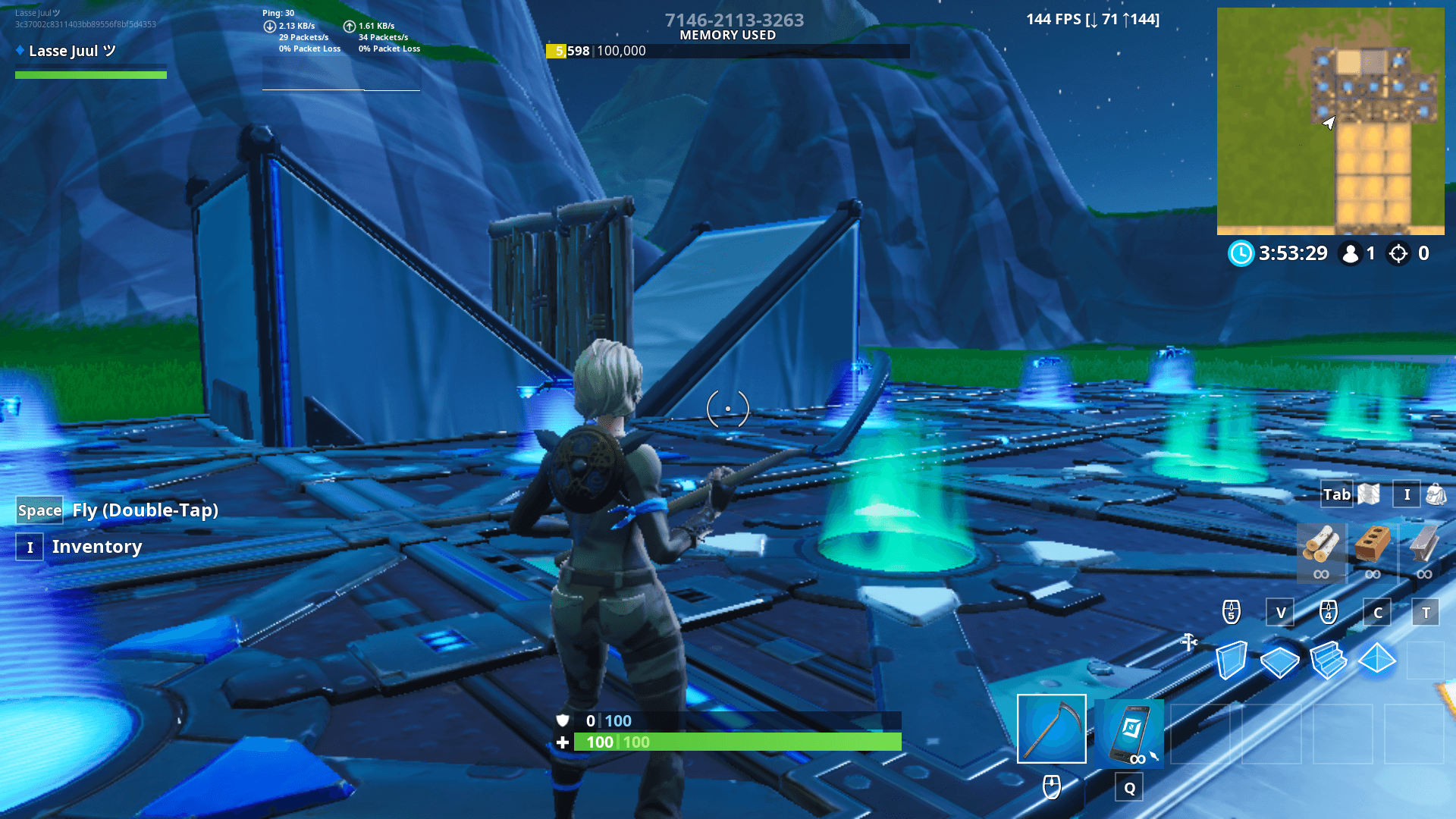Click the Fly (Double-Tap) Space prompt
Screen dimensions: 1456x819
point(39,510)
